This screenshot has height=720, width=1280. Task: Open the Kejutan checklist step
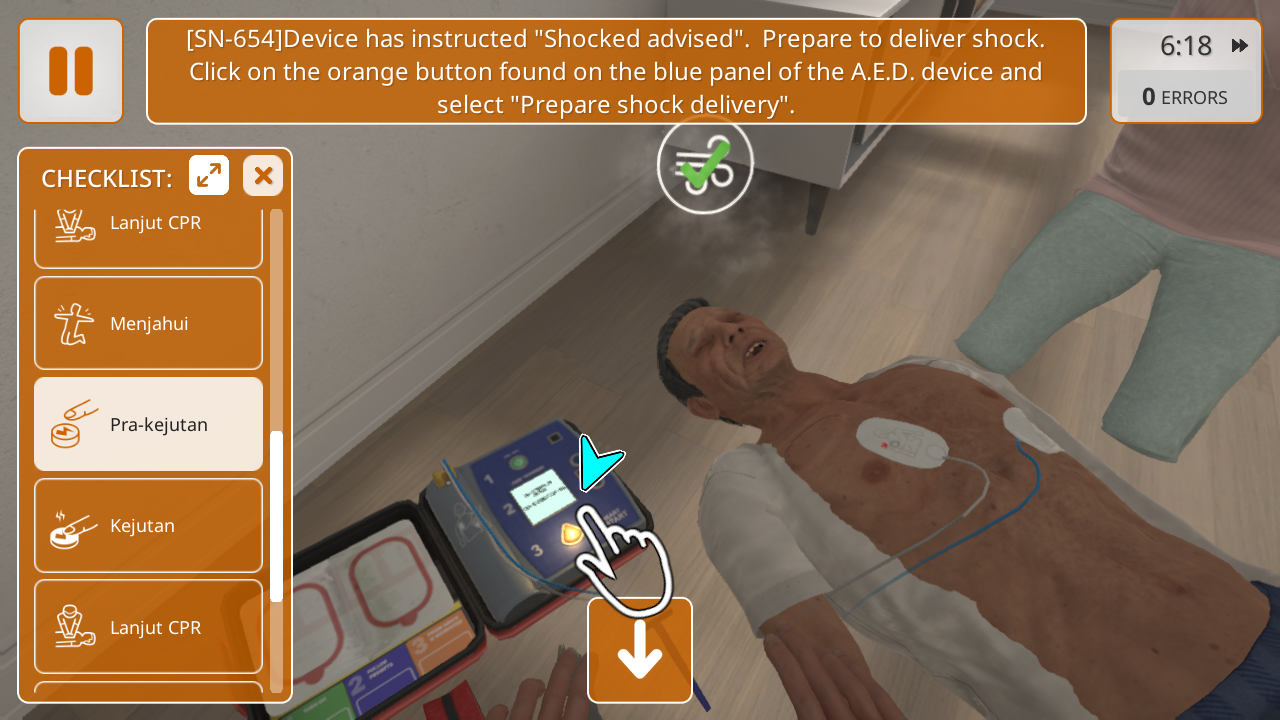tap(148, 525)
